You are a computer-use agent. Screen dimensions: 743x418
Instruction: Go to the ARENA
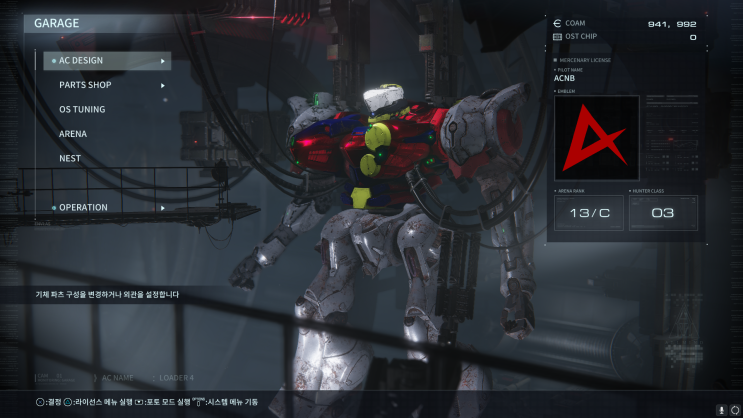(73, 134)
